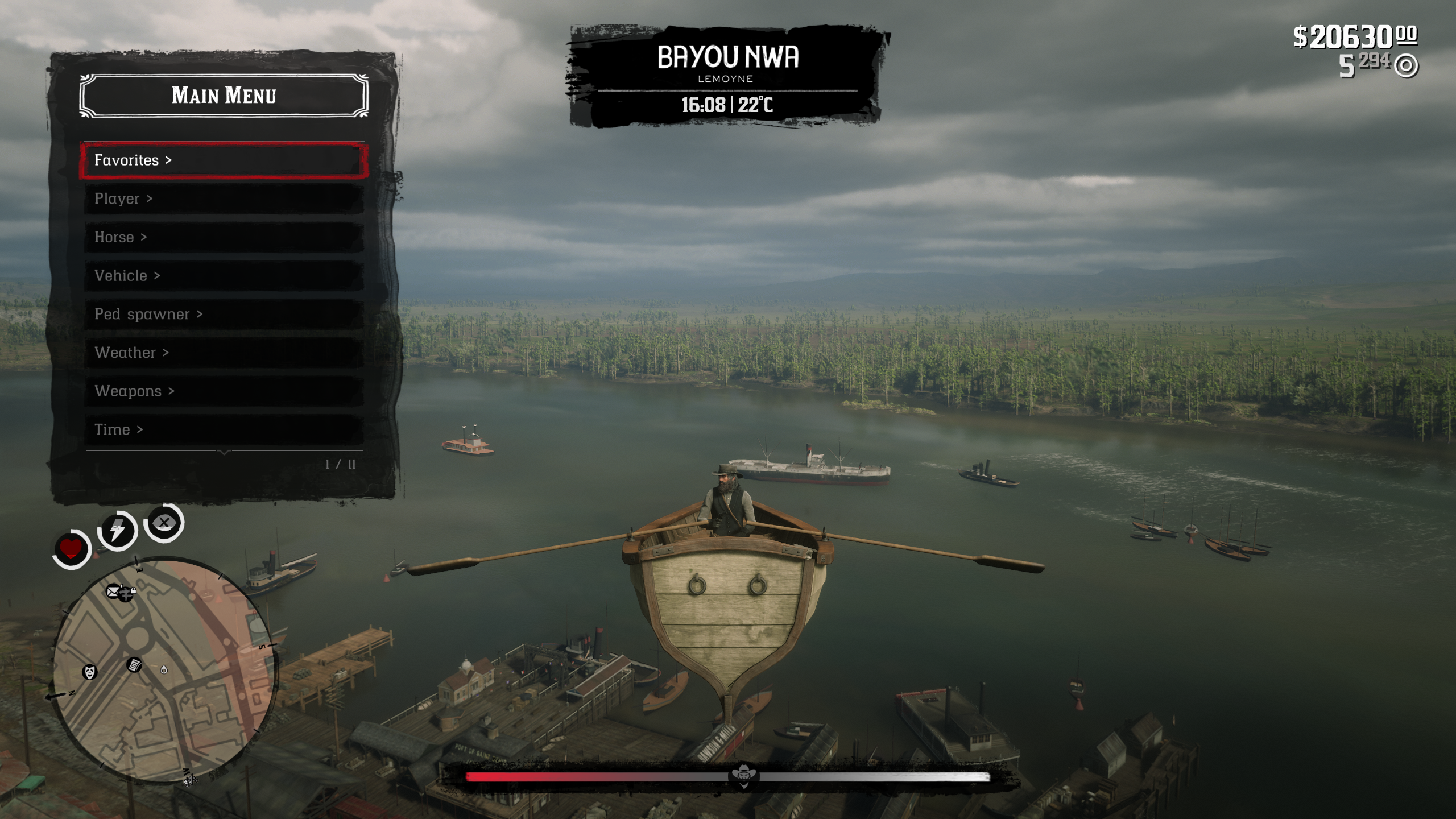Open the Horse options
The height and width of the screenshot is (819, 1456).
223,237
